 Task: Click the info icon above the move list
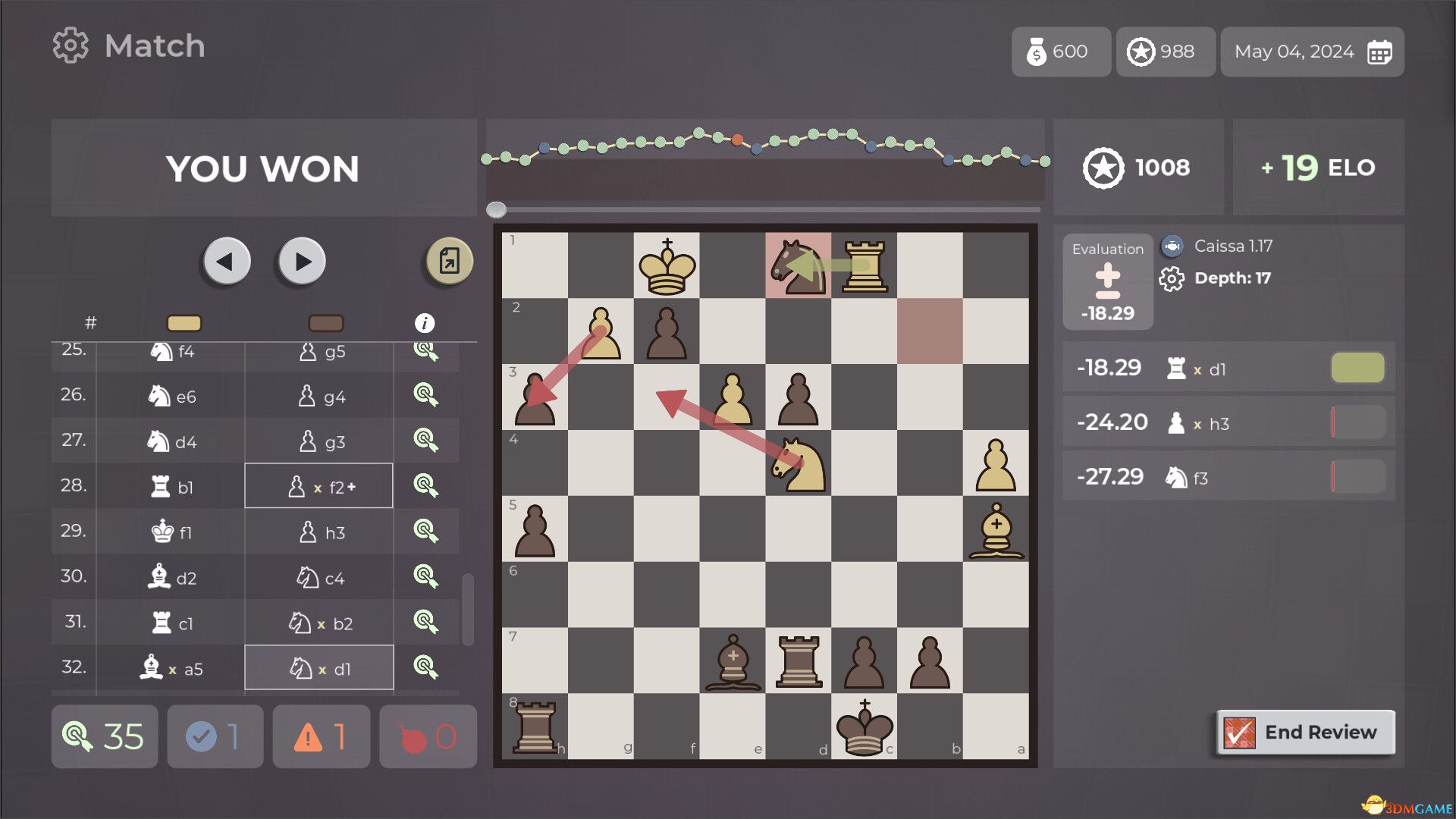pos(425,322)
